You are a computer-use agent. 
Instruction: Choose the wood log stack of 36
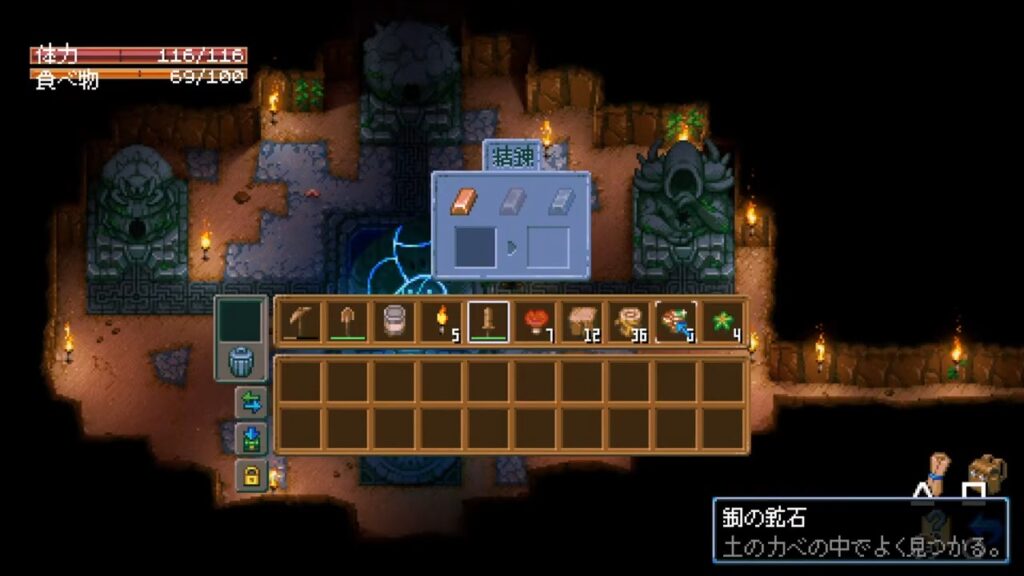coord(629,321)
